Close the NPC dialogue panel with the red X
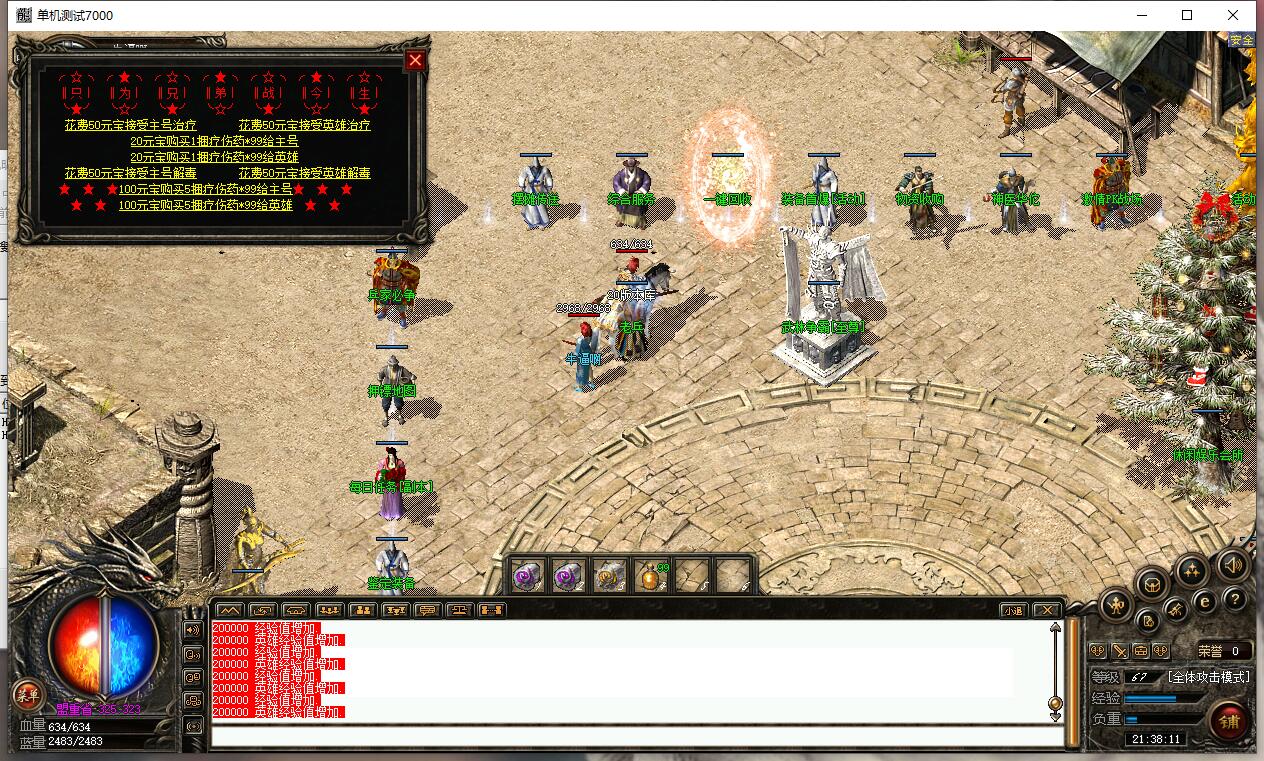This screenshot has width=1264, height=761. (x=415, y=60)
